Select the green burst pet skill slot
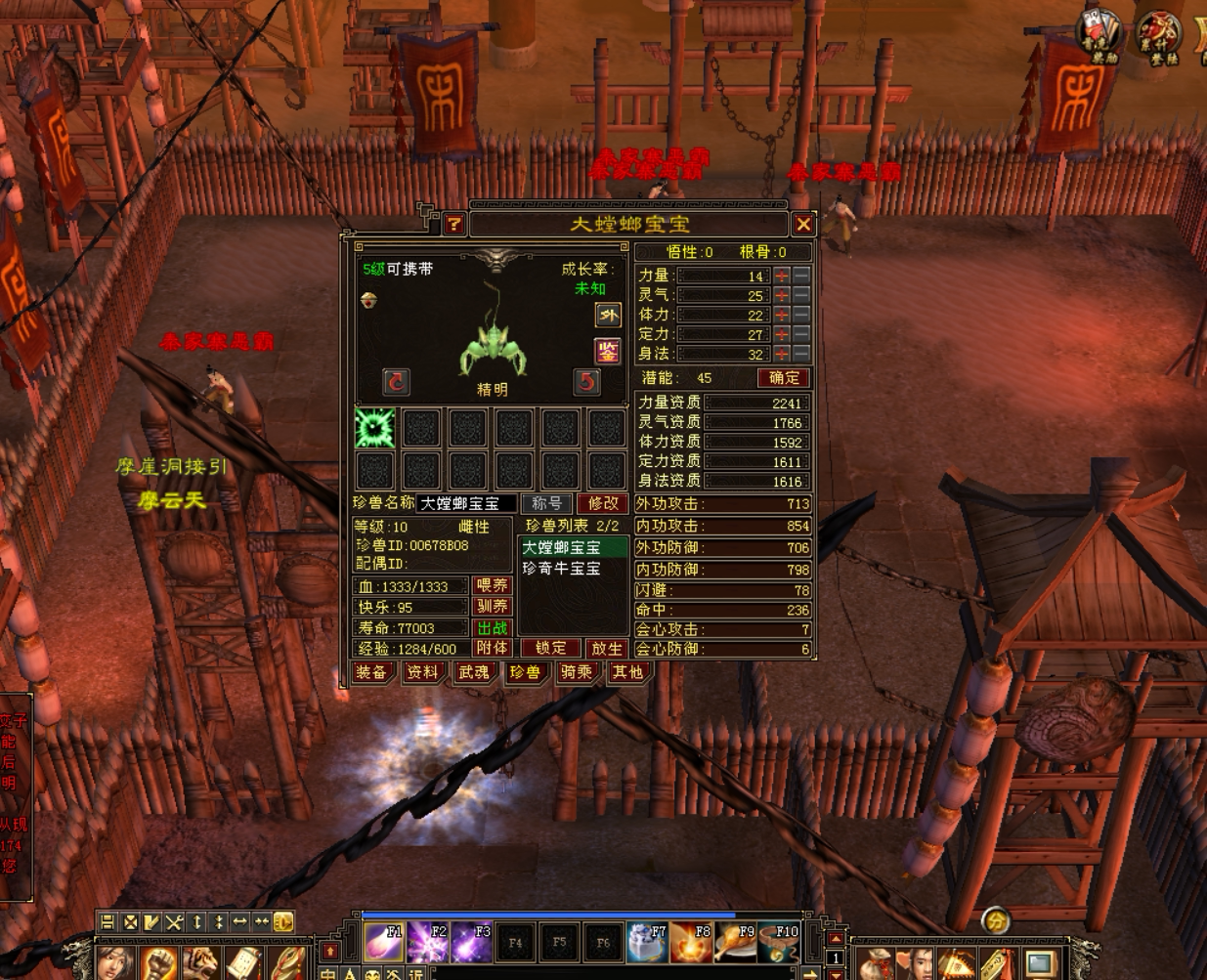Viewport: 1207px width, 980px height. click(374, 428)
